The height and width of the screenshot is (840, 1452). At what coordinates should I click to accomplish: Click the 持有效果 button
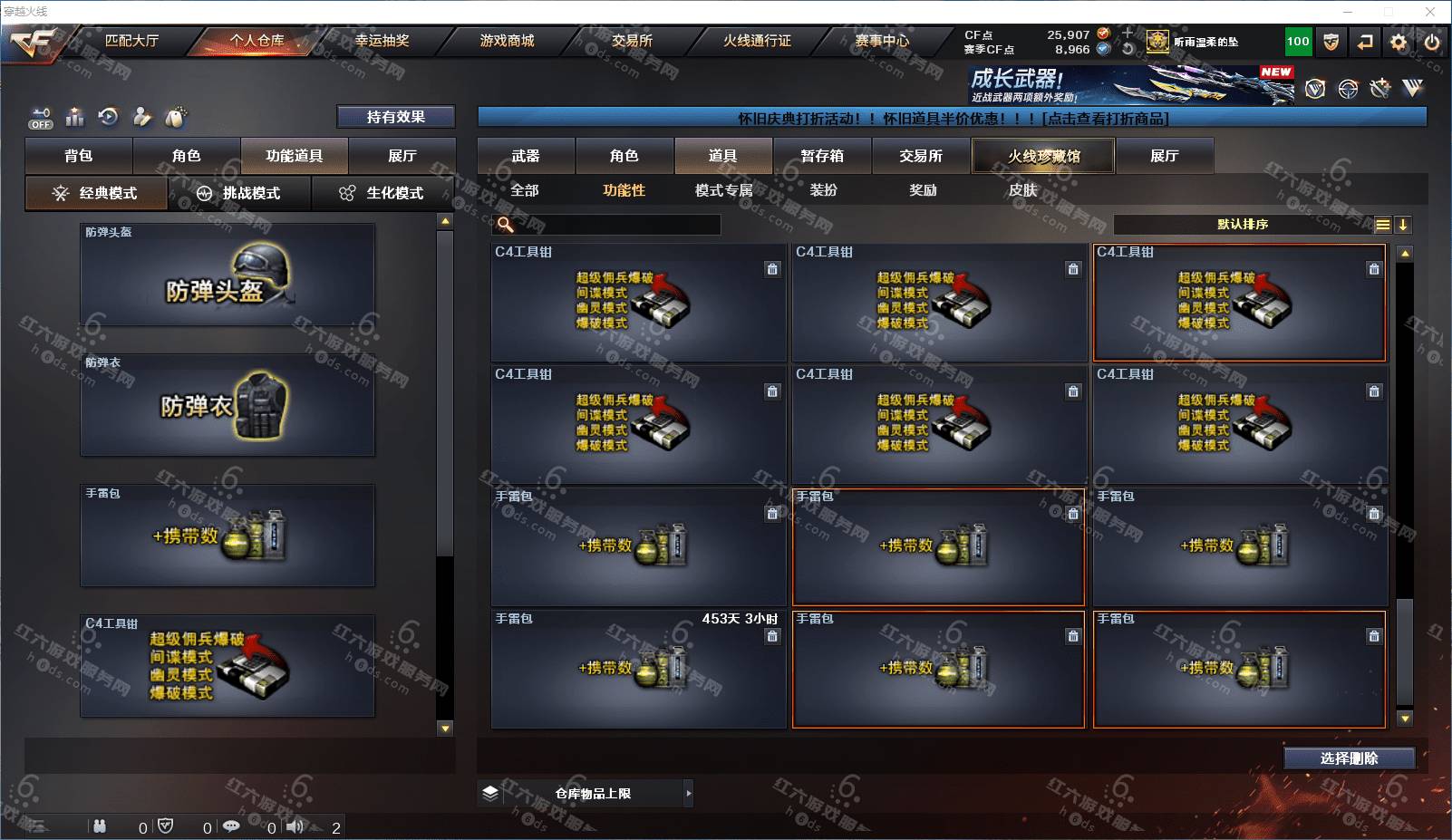point(396,117)
